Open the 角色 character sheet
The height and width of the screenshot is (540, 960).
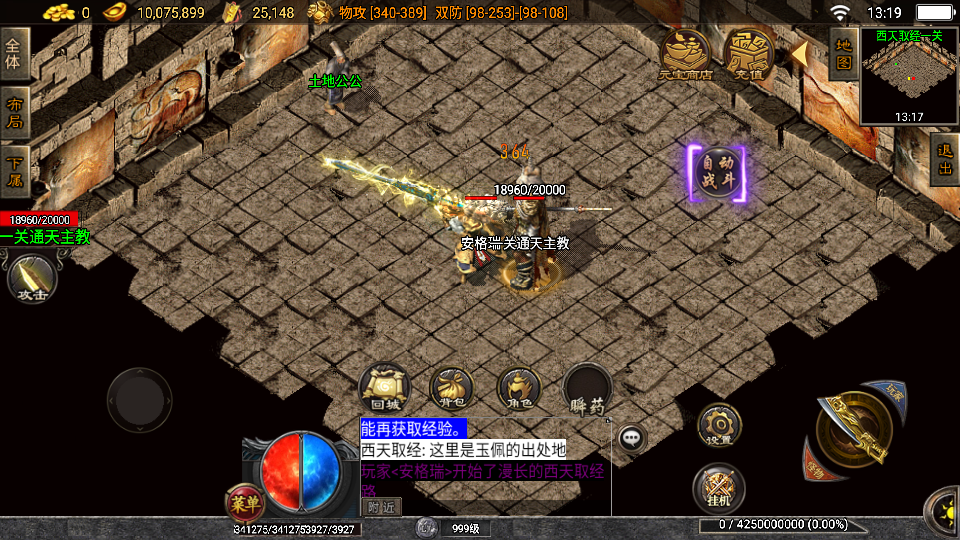(x=519, y=388)
